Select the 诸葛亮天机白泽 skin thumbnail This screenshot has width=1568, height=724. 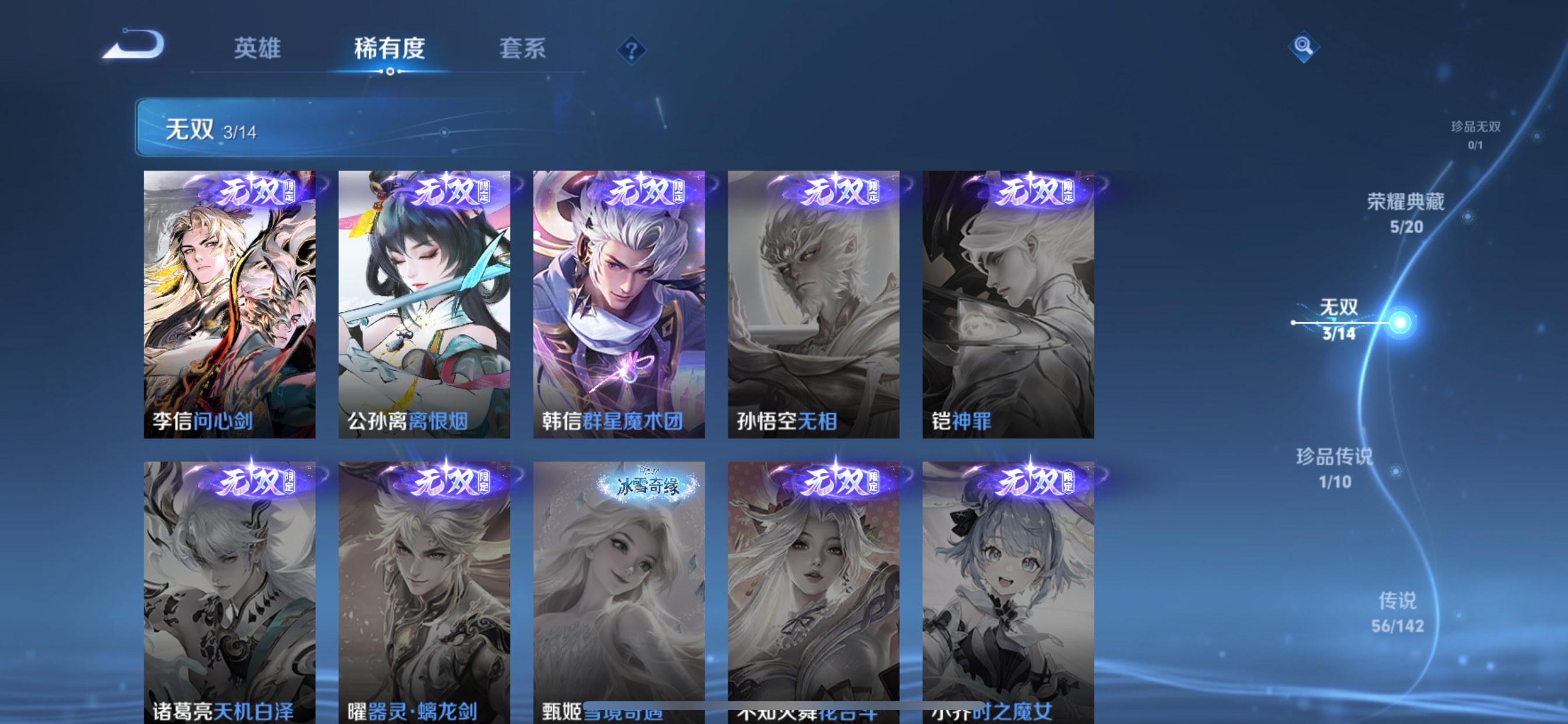point(229,584)
